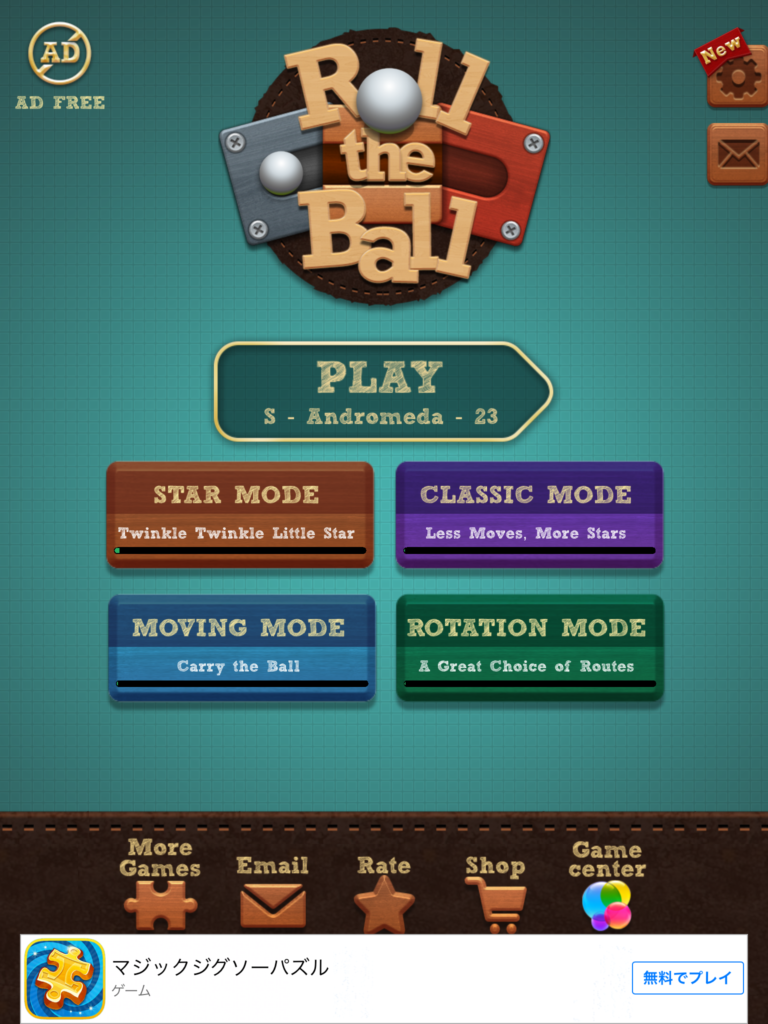This screenshot has height=1024, width=768.
Task: Open the gear settings icon
Action: pos(738,78)
